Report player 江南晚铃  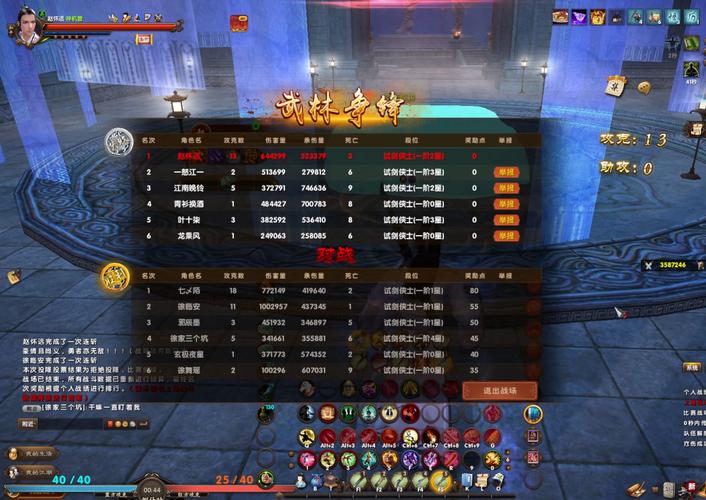[506, 188]
